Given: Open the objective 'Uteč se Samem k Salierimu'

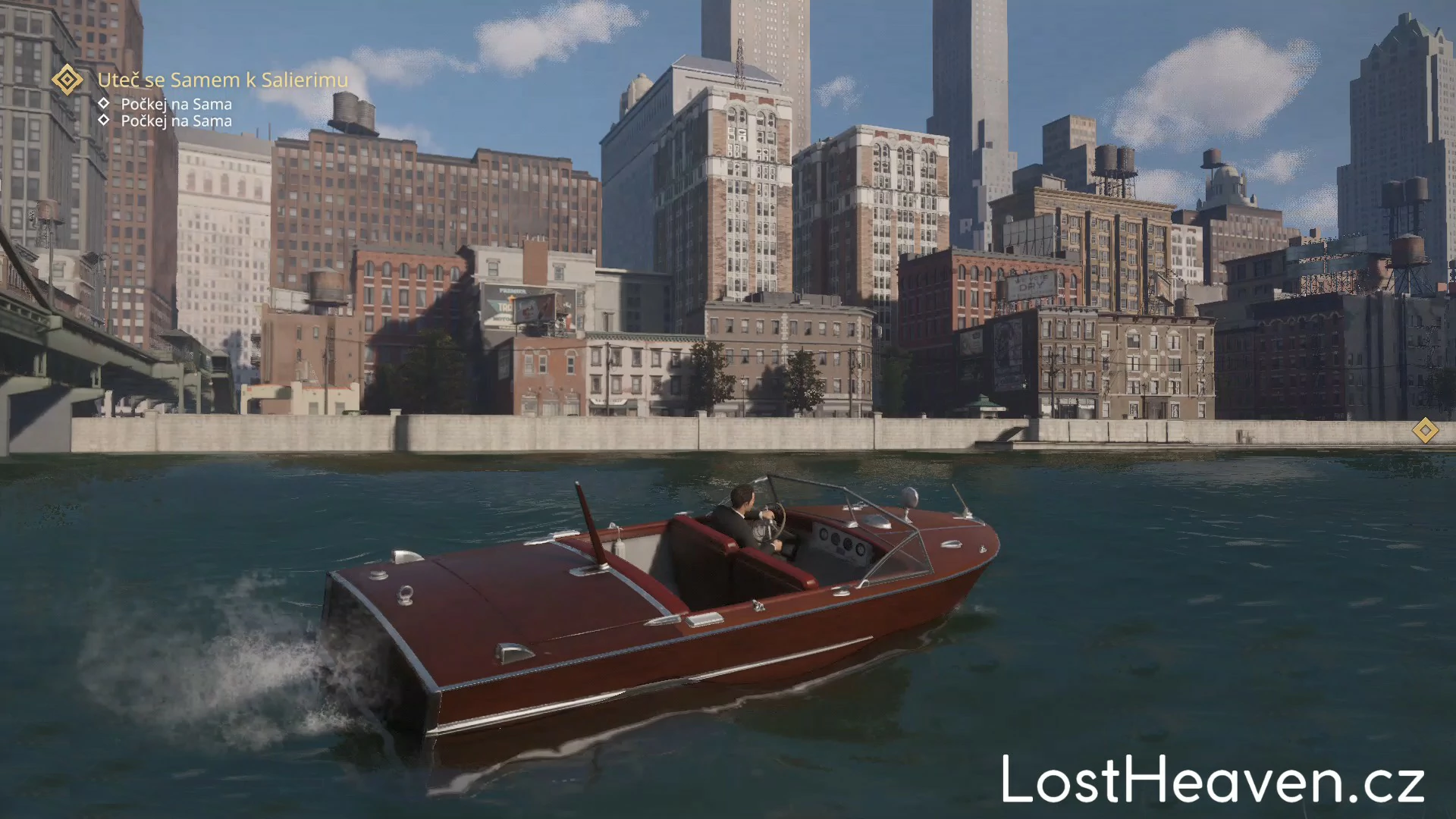Looking at the screenshot, I should [223, 80].
